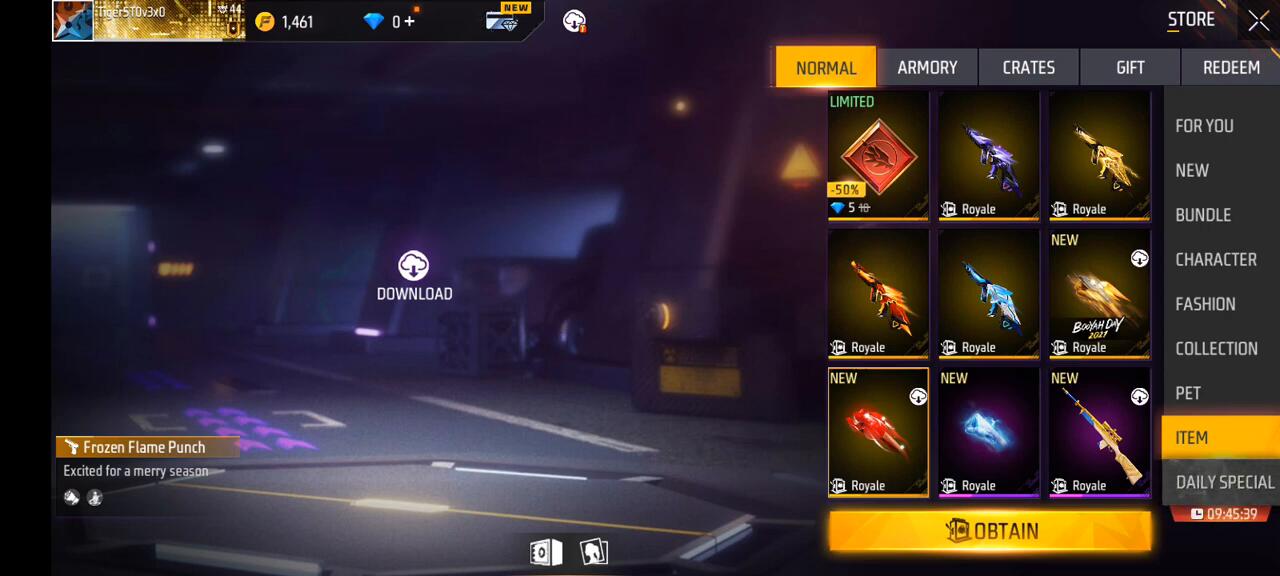Image resolution: width=1280 pixels, height=576 pixels.
Task: Open the FASHION category
Action: [1205, 304]
